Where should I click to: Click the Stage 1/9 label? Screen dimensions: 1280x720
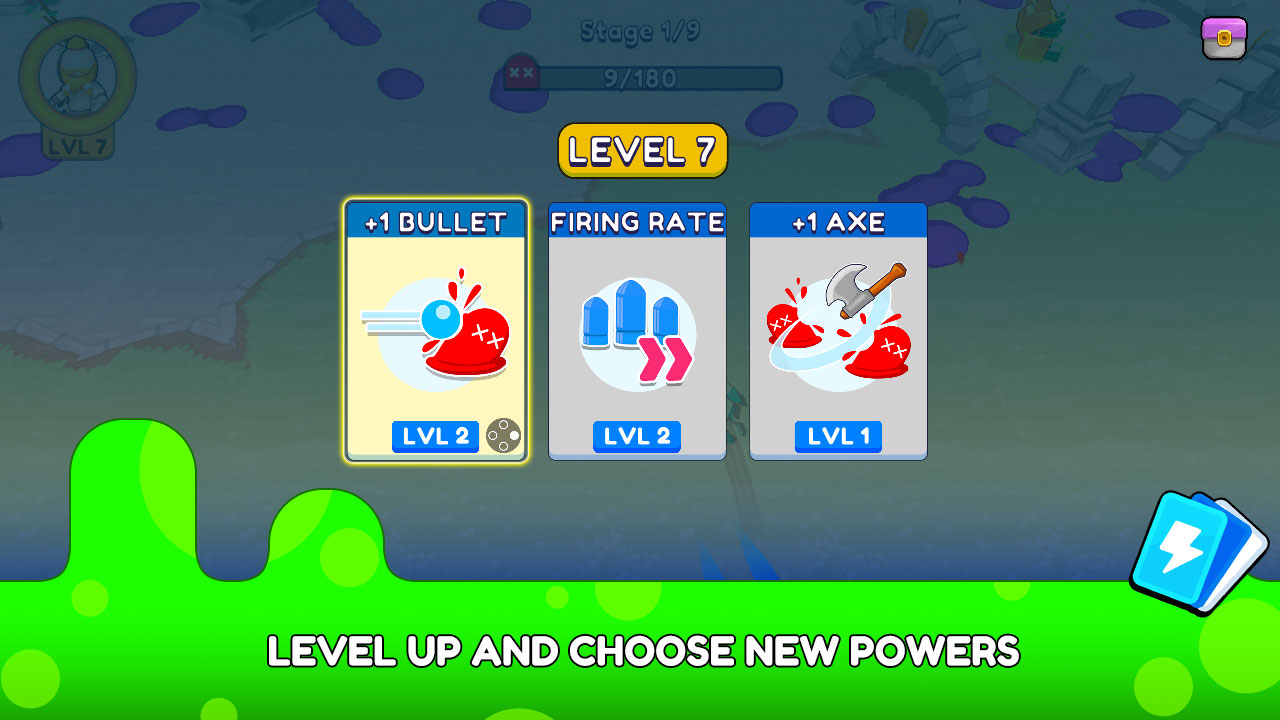(x=641, y=31)
